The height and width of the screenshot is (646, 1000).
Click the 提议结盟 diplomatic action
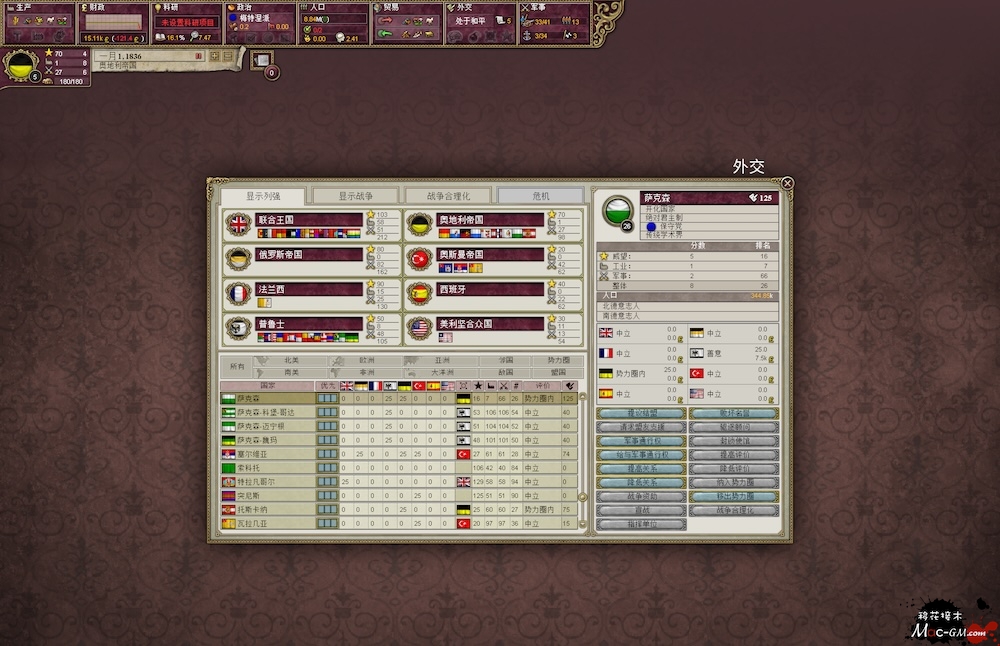[641, 413]
